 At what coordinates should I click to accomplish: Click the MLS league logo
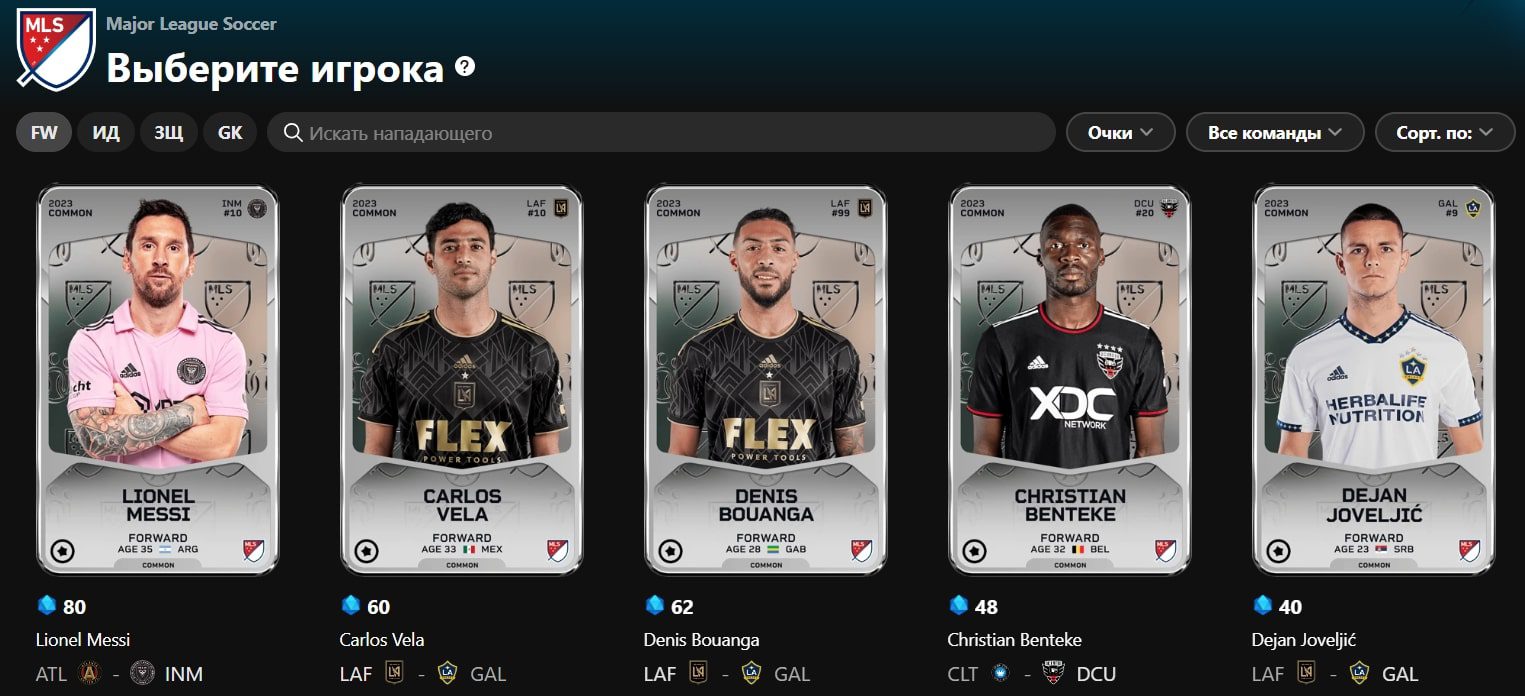(56, 49)
